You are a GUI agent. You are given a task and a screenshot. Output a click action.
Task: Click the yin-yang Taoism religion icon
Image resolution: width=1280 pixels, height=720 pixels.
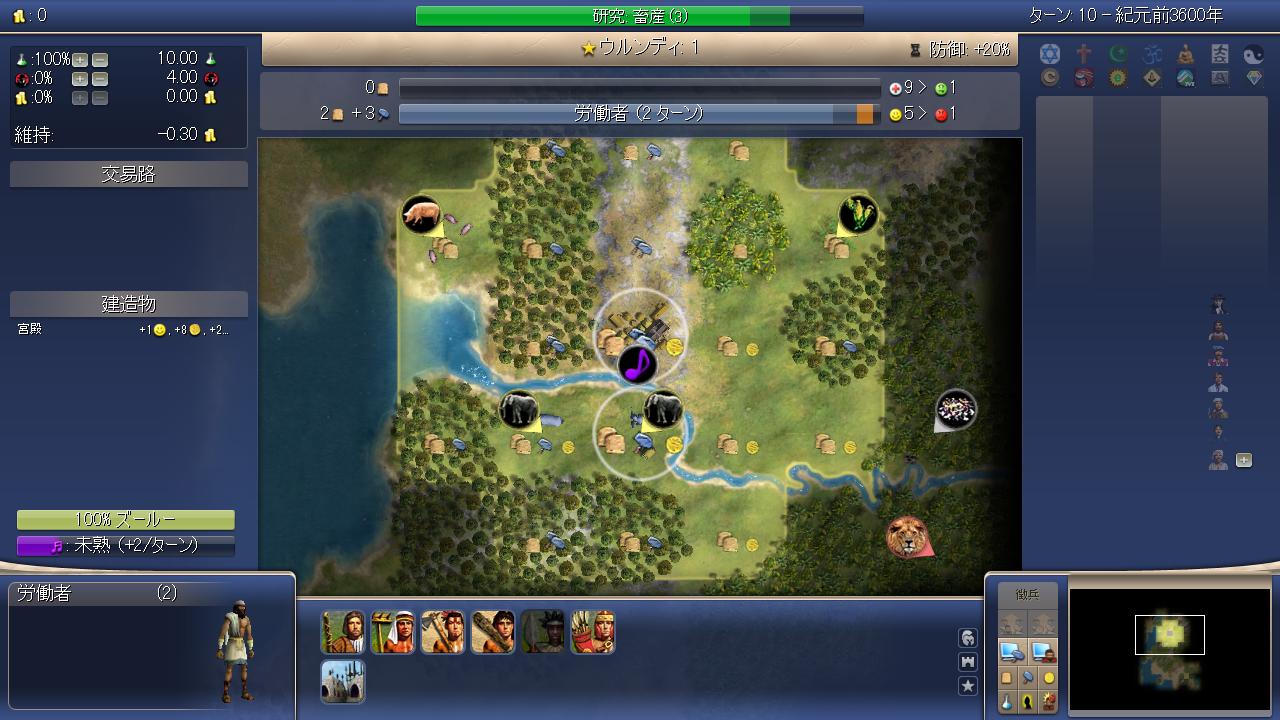tap(1253, 55)
